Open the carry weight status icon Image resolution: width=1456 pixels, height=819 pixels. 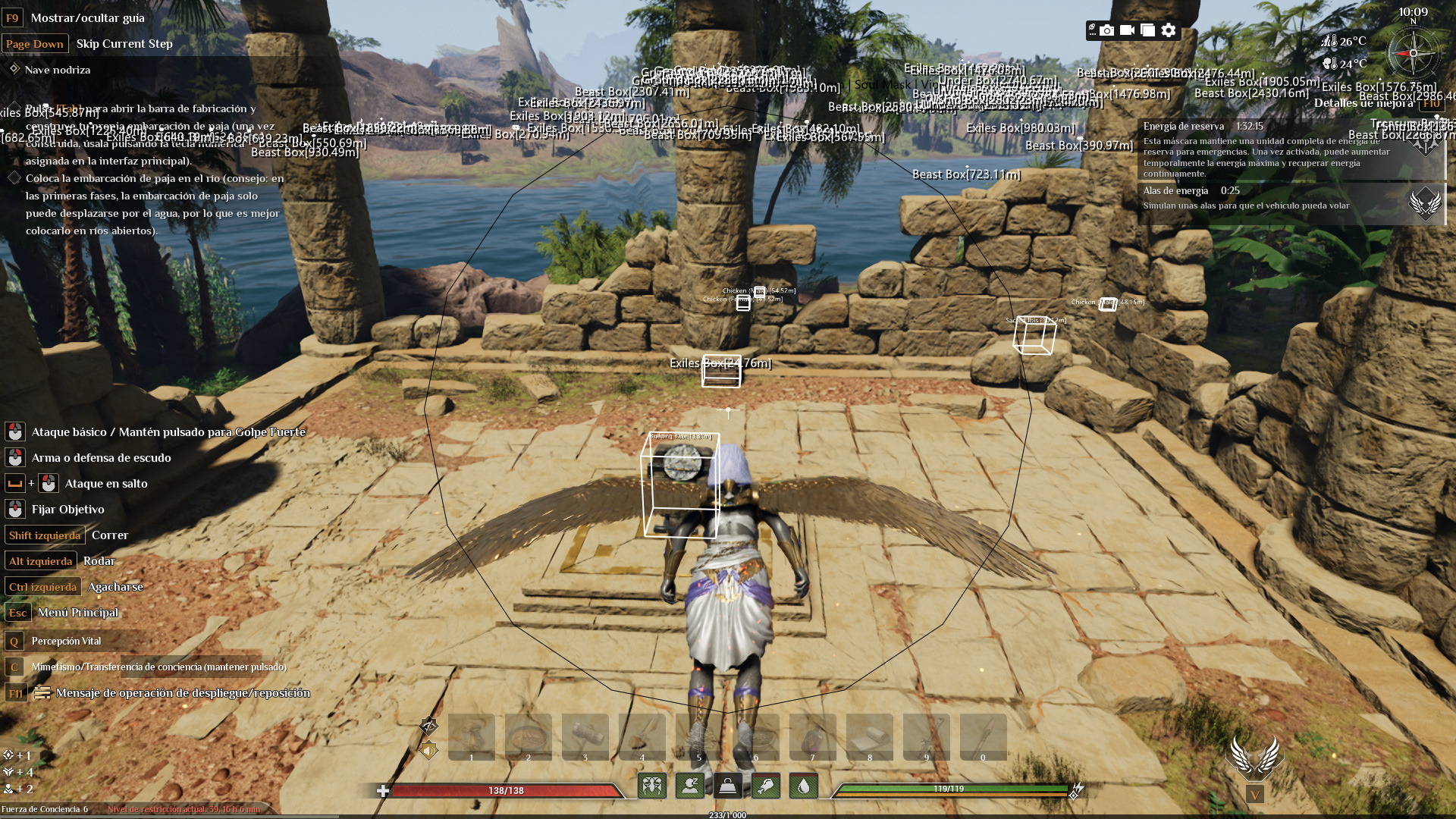point(726,786)
